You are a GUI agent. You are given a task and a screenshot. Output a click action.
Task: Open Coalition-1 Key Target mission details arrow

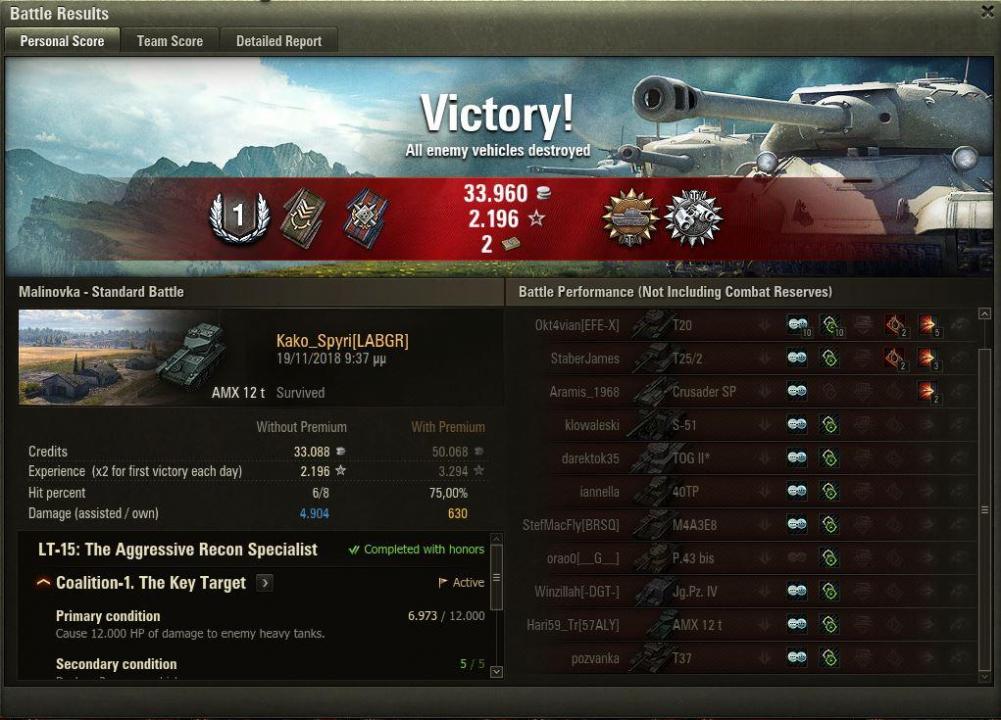tap(265, 583)
